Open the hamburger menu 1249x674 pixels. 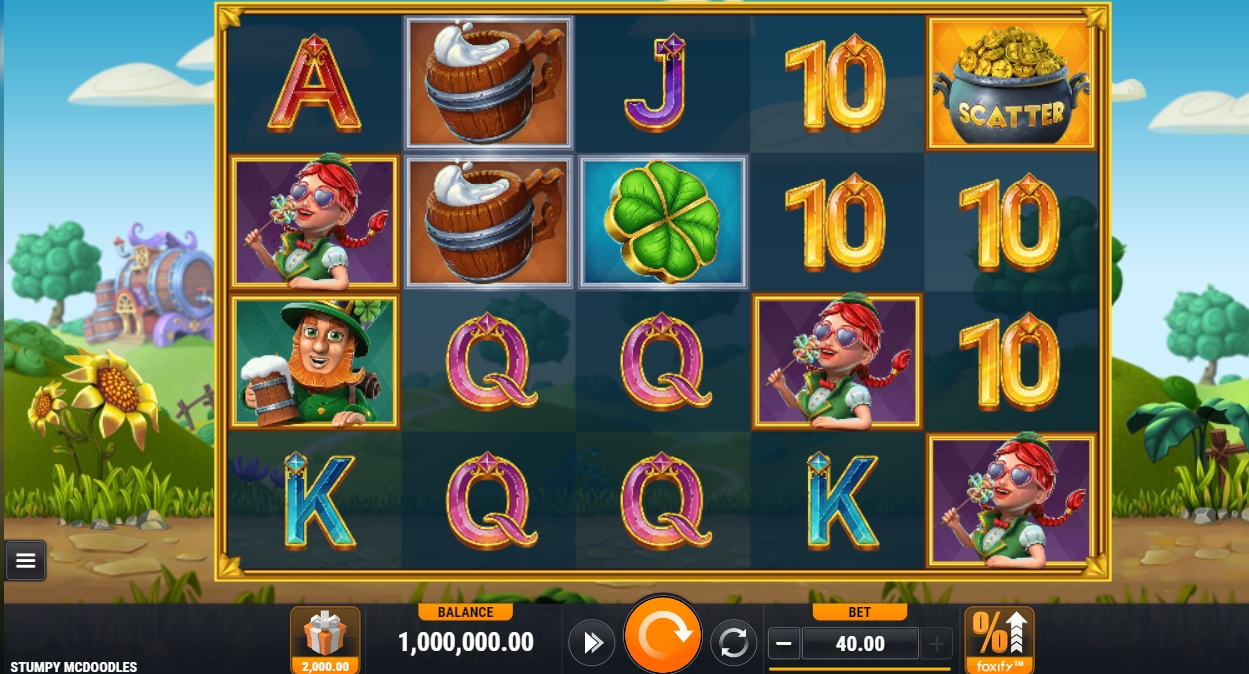26,561
